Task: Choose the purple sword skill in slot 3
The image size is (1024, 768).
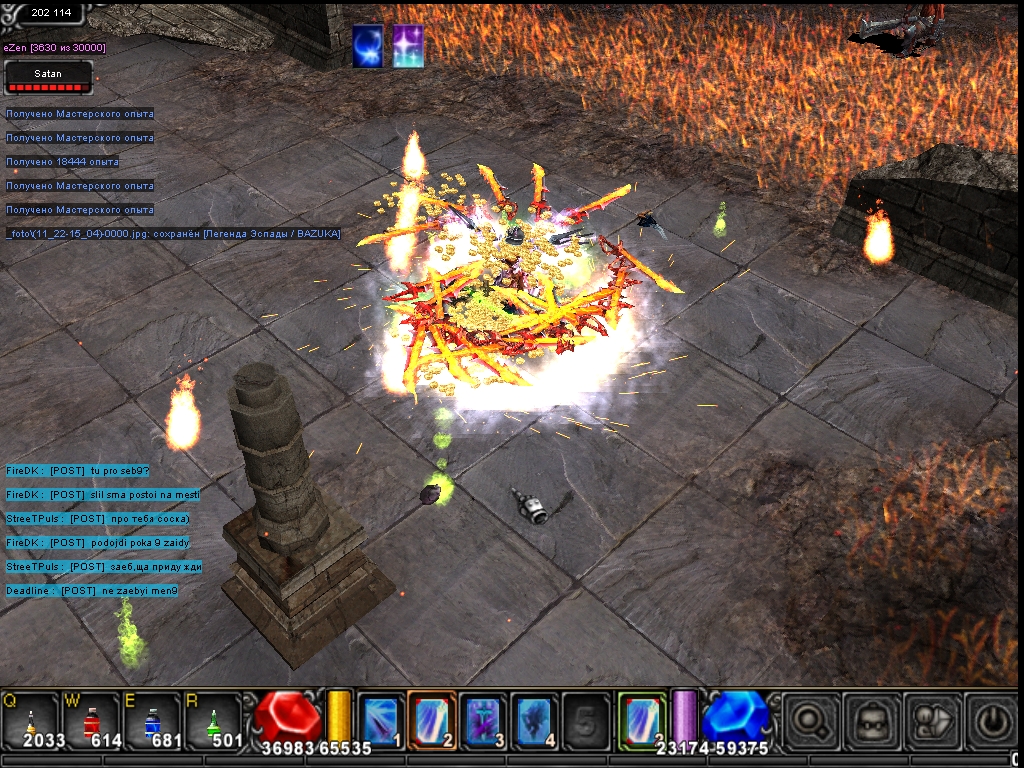Action: coord(483,718)
